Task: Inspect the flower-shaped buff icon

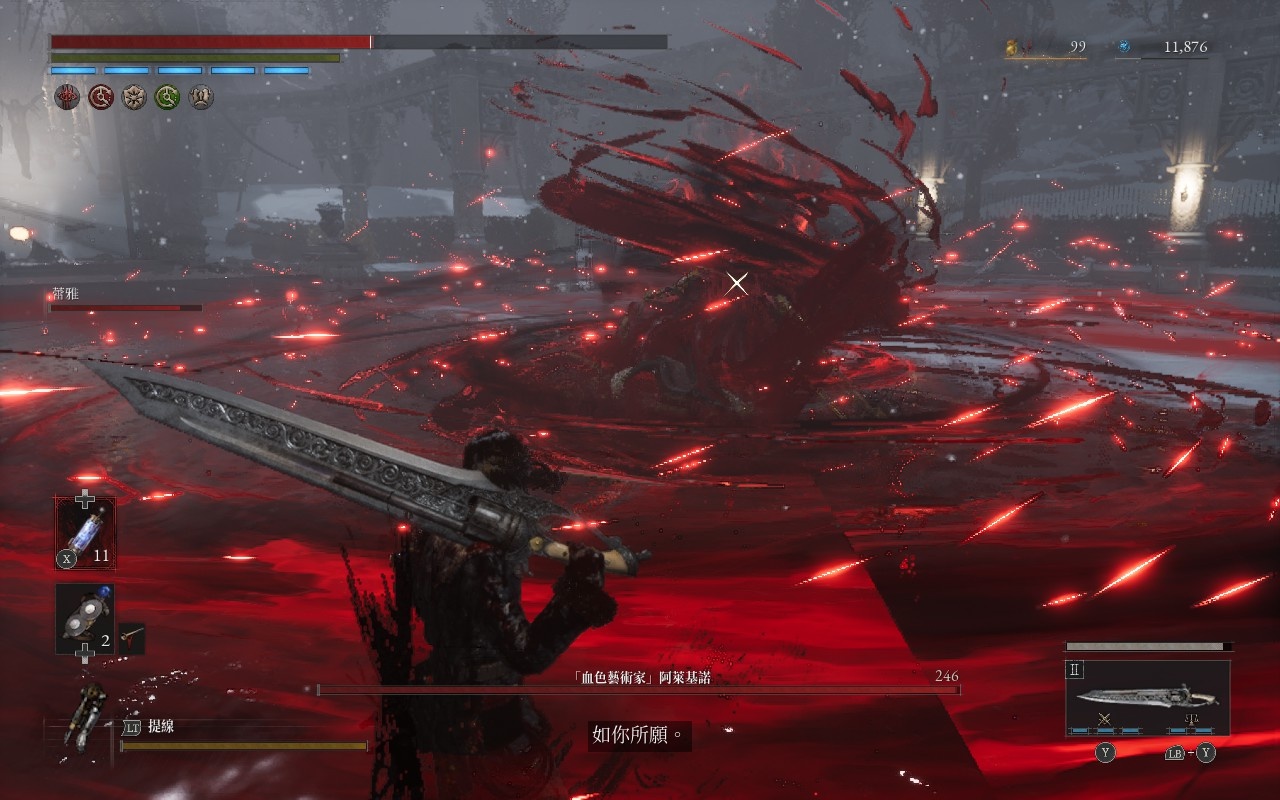Action: point(134,97)
